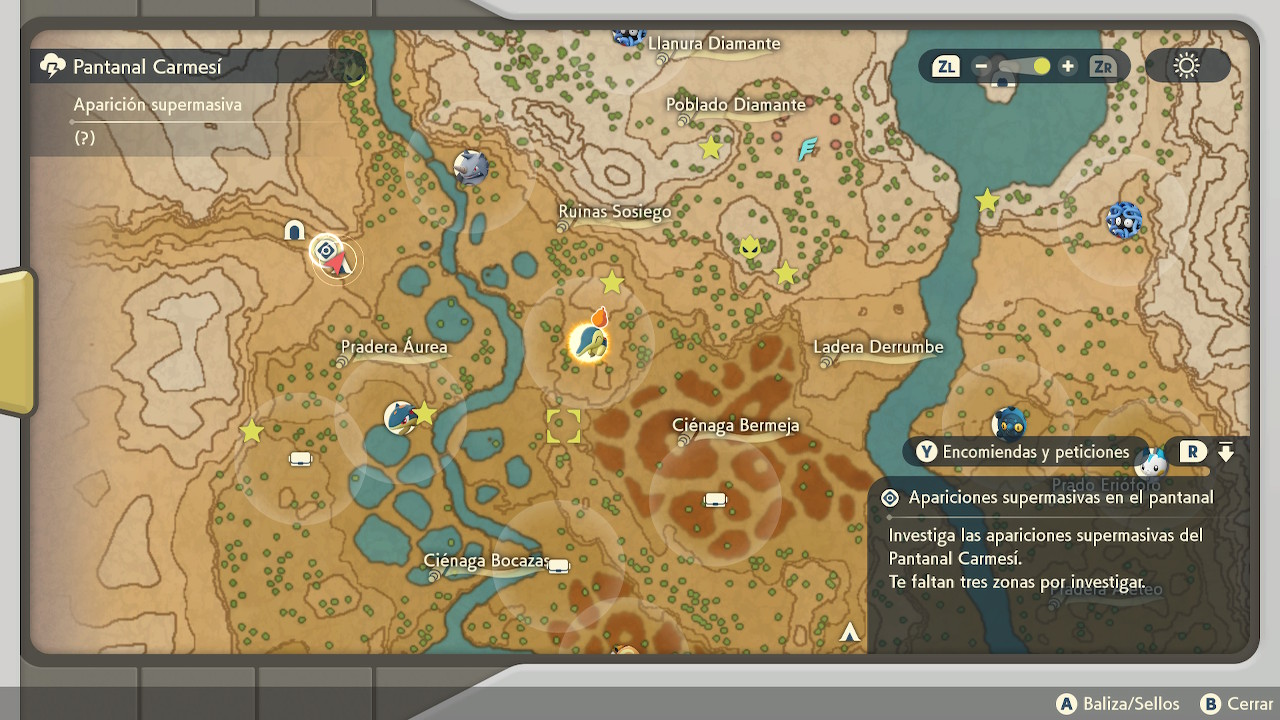1280x720 pixels.
Task: Select the Ruinas Sosiego location label
Action: (x=614, y=212)
